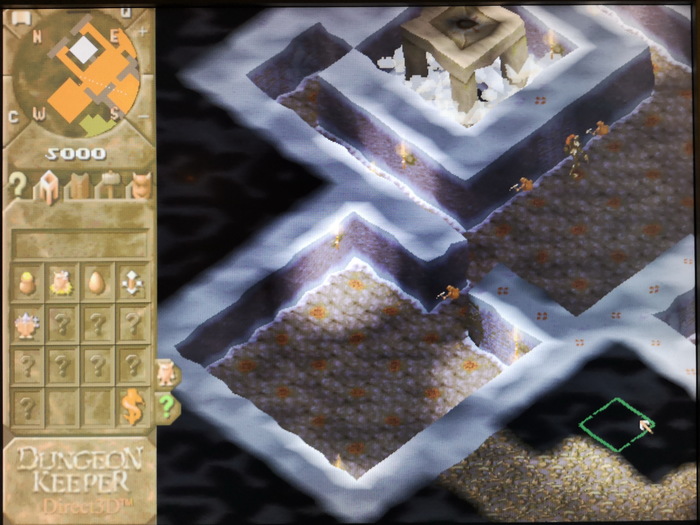Zoom out the minimap with minus button
Image resolution: width=700 pixels, height=525 pixels.
(142, 117)
